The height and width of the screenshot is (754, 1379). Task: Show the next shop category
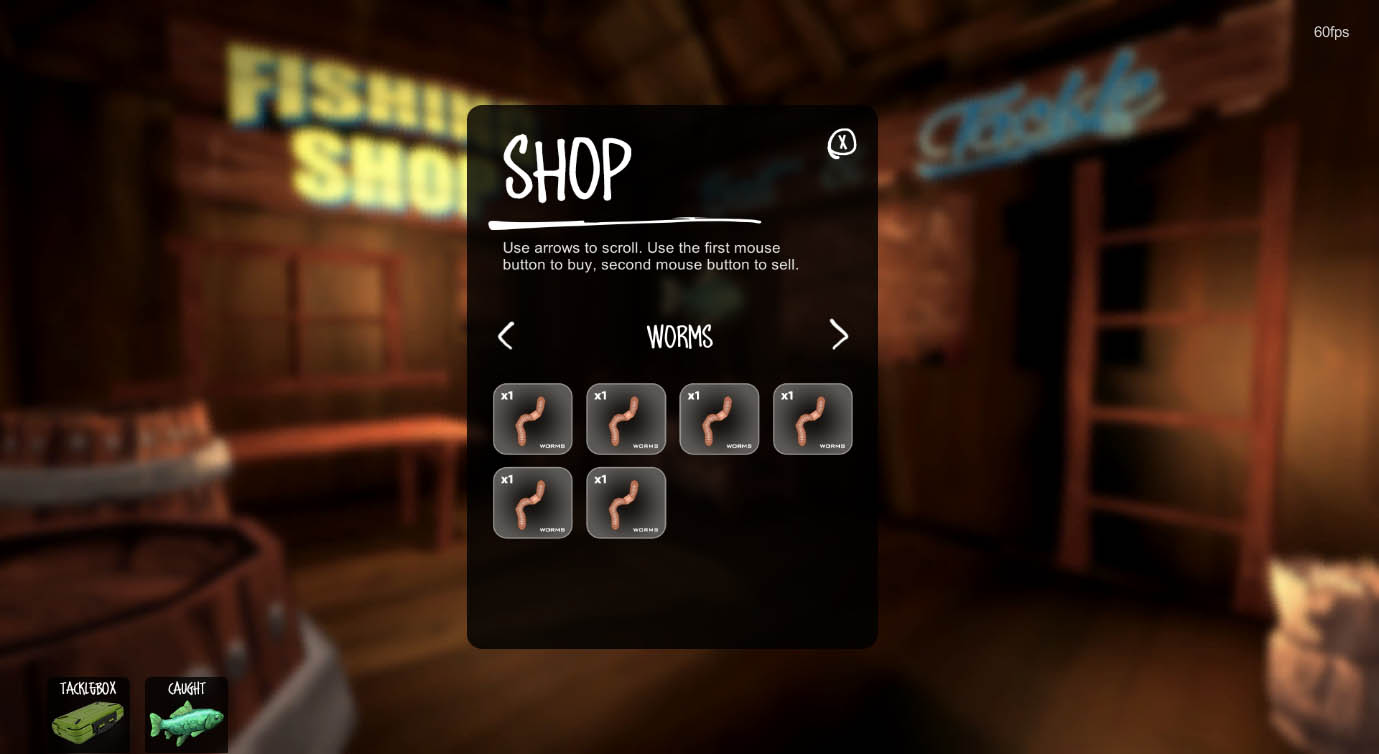coord(839,335)
